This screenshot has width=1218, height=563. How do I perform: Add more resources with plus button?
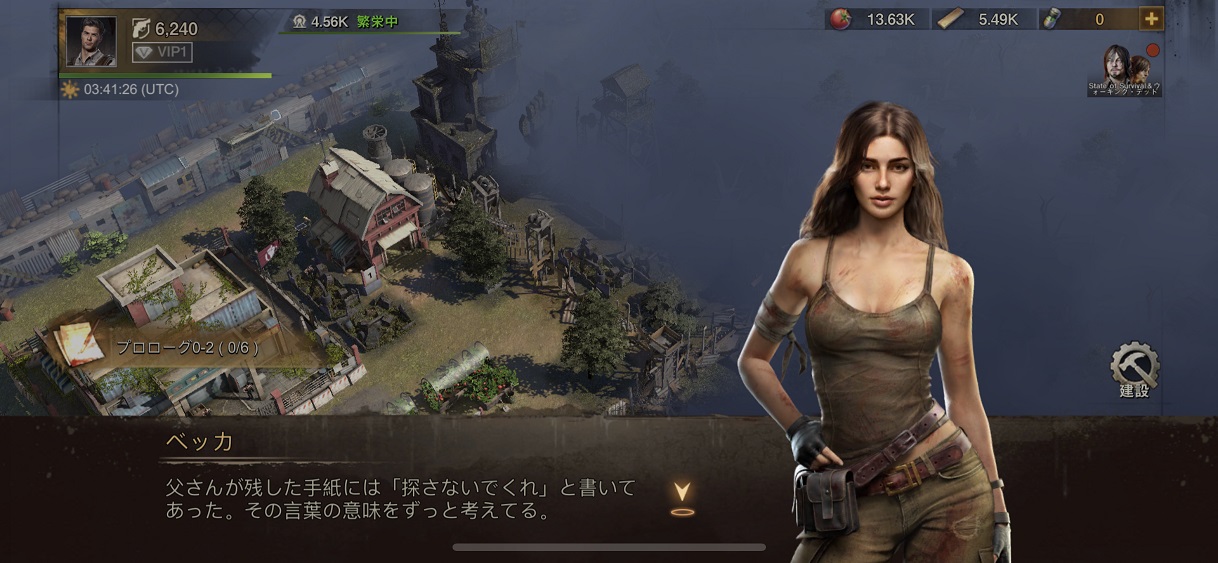click(x=1151, y=19)
